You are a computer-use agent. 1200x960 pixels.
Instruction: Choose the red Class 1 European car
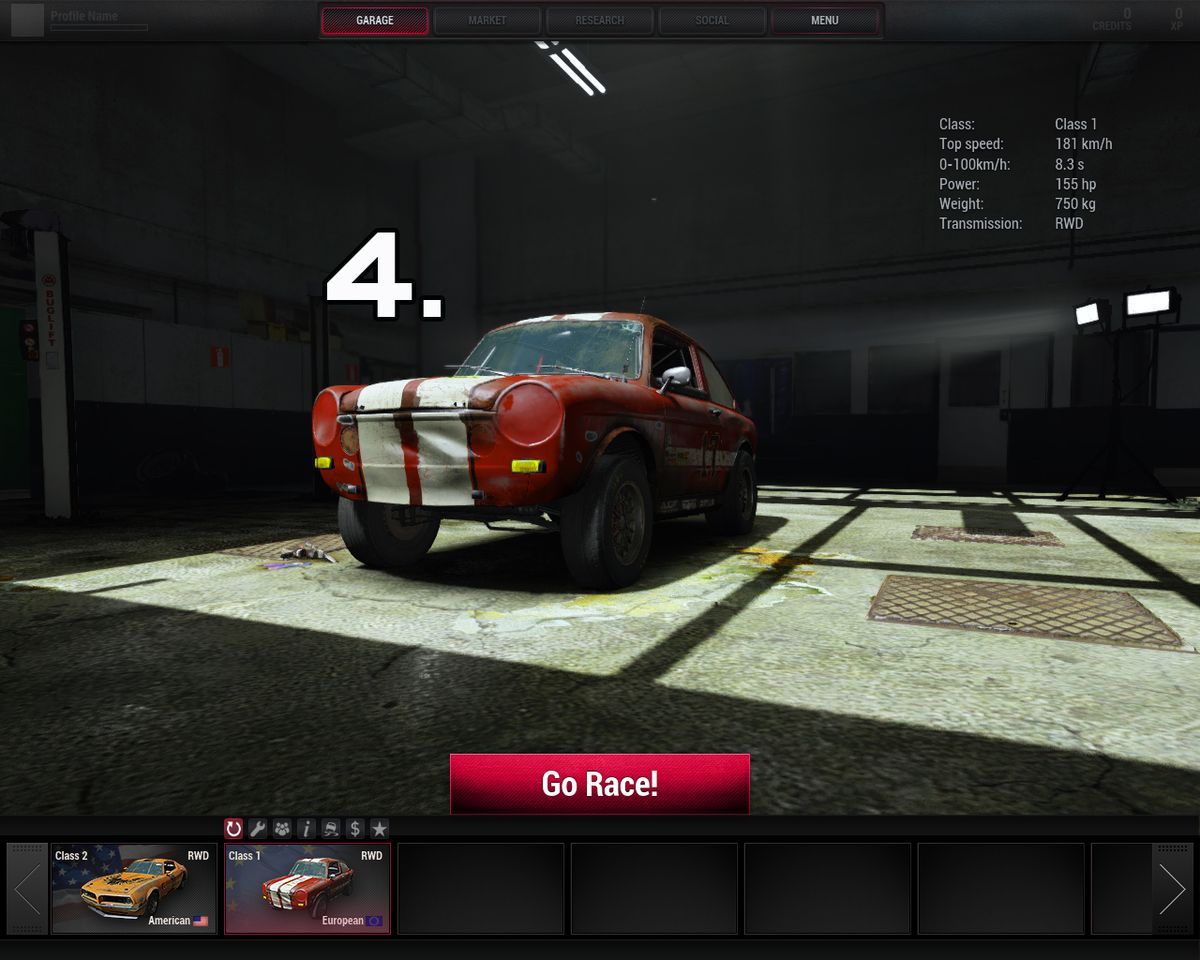[x=307, y=888]
